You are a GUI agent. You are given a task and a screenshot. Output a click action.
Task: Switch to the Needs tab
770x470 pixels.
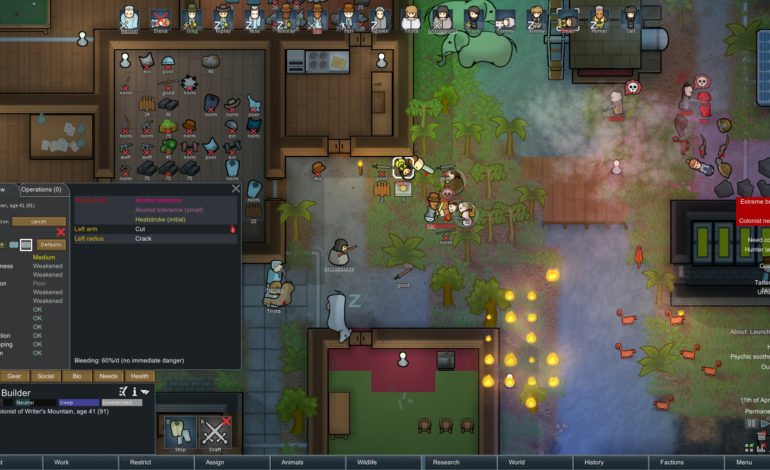[x=107, y=376]
